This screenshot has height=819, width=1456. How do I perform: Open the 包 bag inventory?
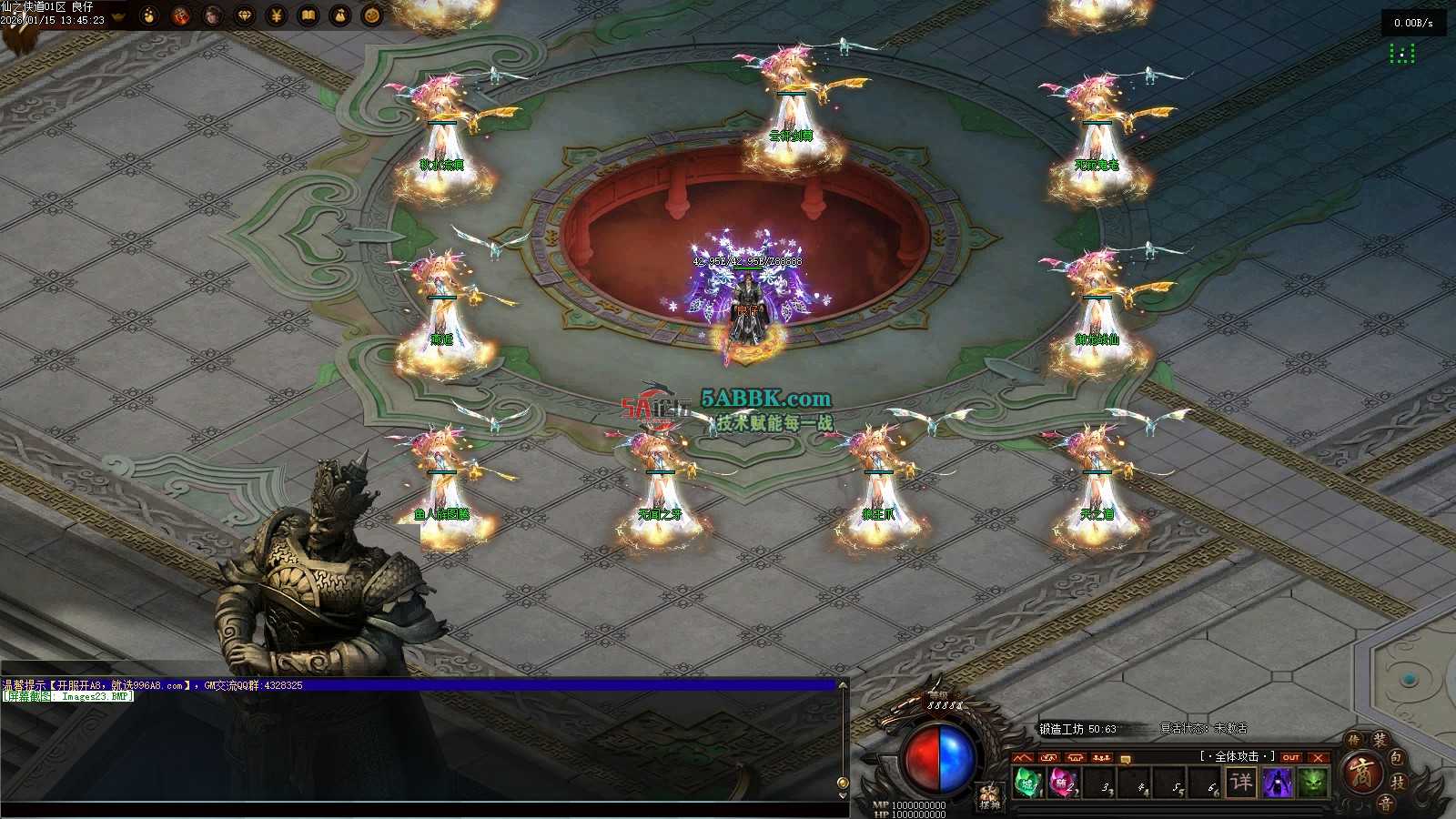(1397, 757)
